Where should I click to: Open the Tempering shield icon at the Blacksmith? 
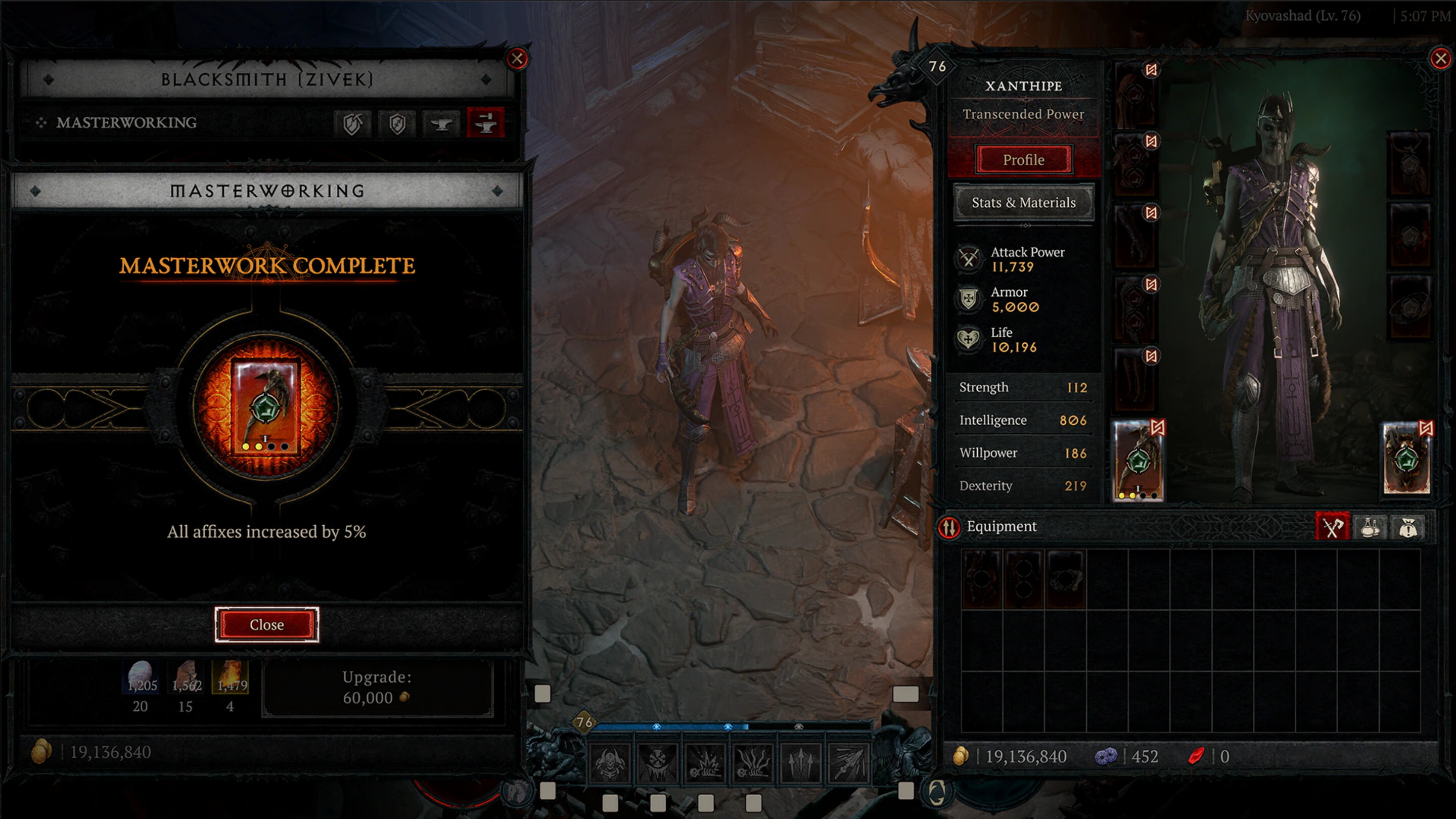(x=398, y=124)
